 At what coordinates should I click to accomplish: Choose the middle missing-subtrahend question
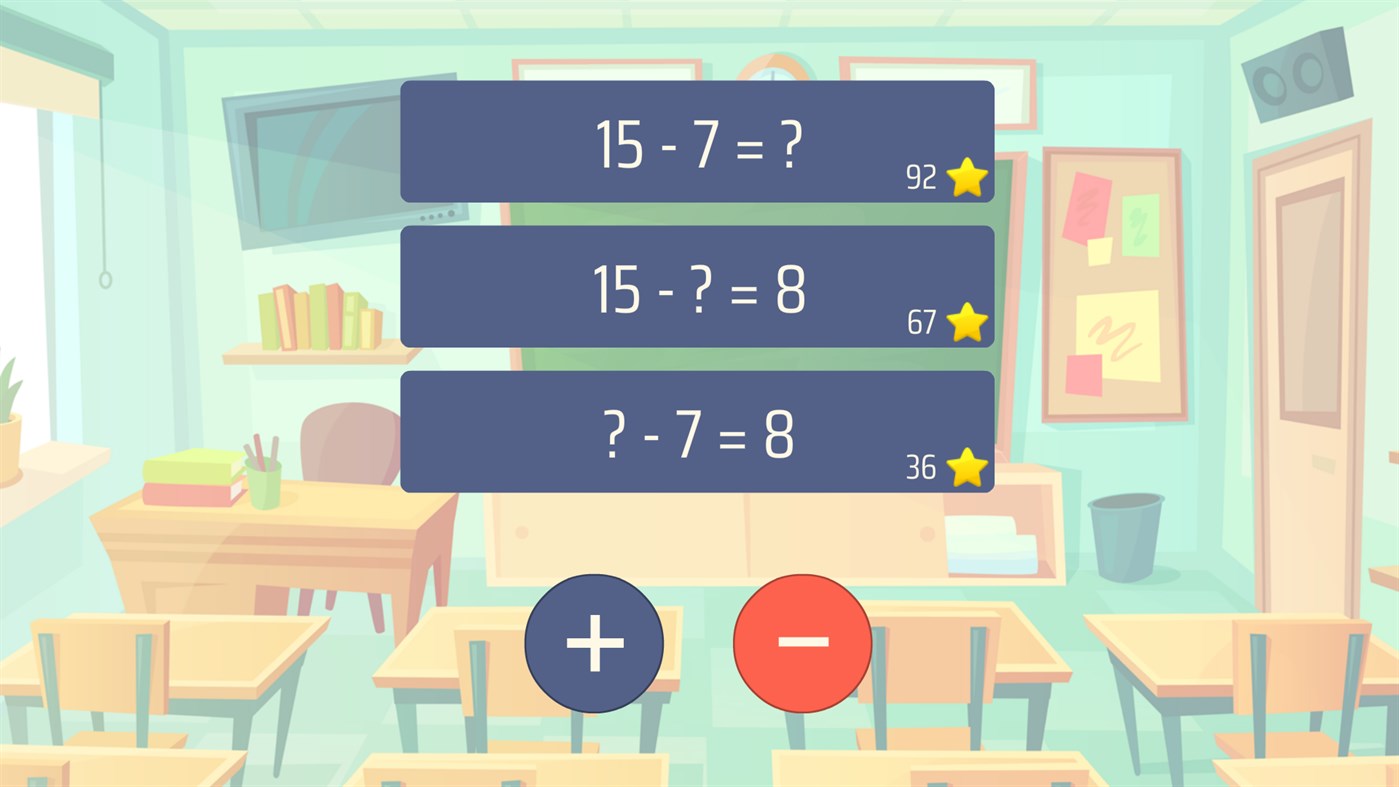point(697,287)
